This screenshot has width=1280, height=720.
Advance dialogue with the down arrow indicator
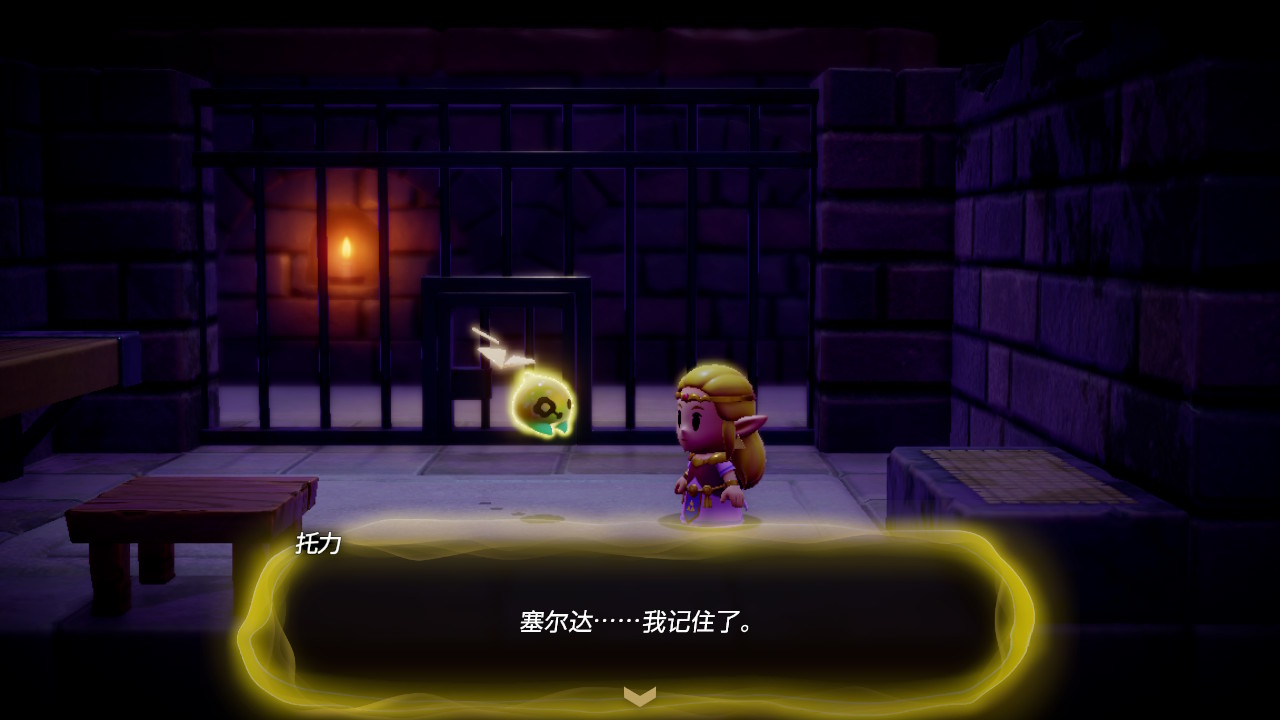(x=640, y=695)
